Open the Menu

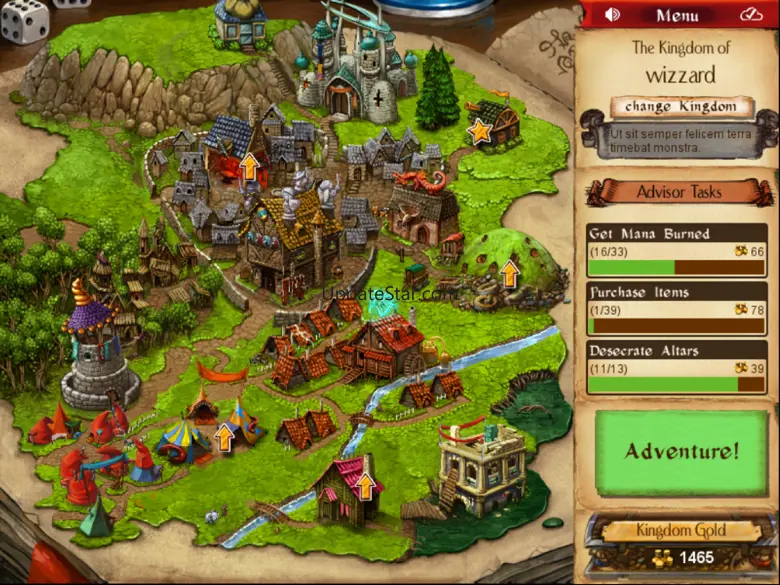pyautogui.click(x=677, y=15)
